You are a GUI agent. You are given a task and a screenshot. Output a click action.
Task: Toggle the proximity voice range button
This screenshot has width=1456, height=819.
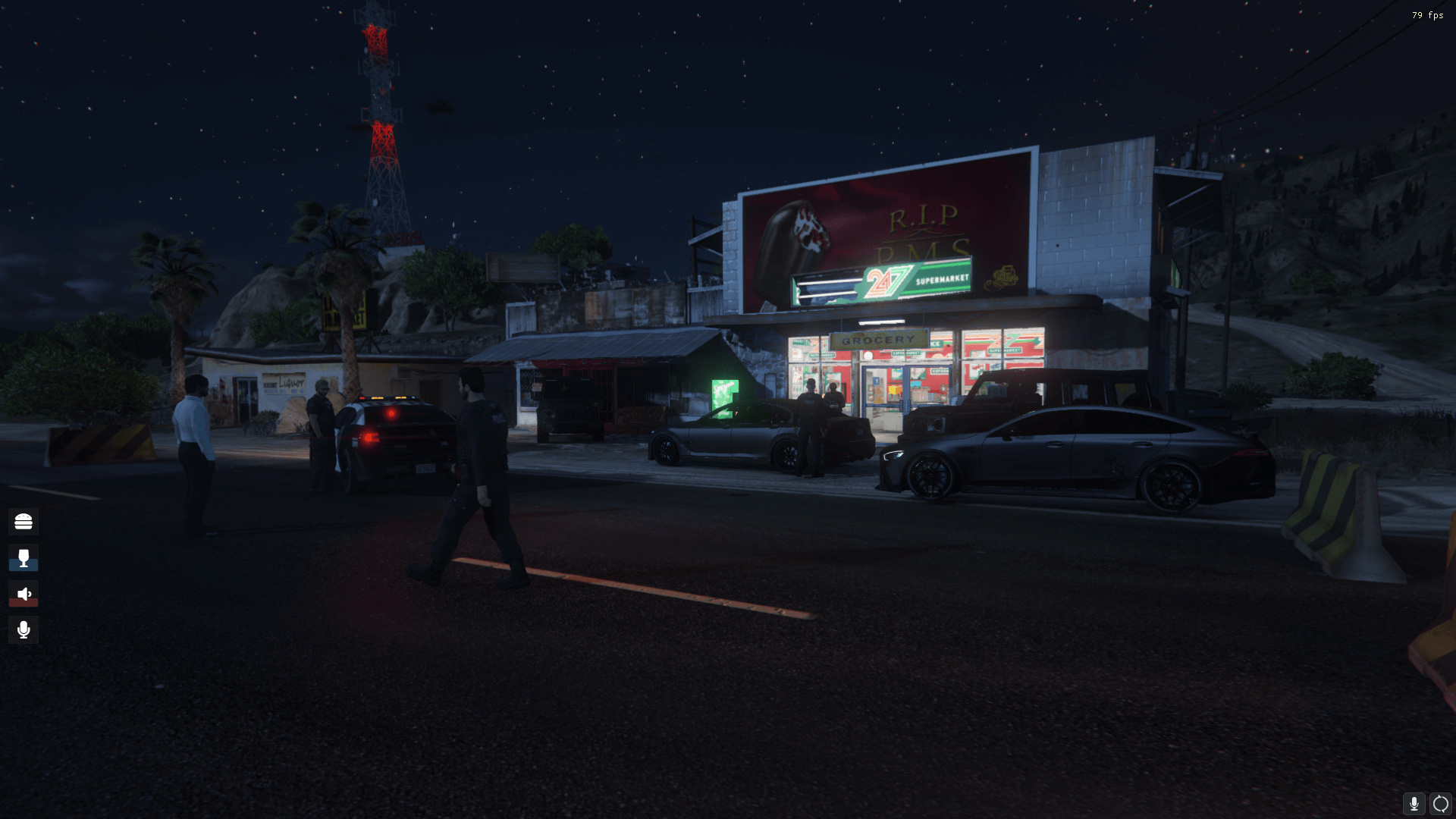1440,802
